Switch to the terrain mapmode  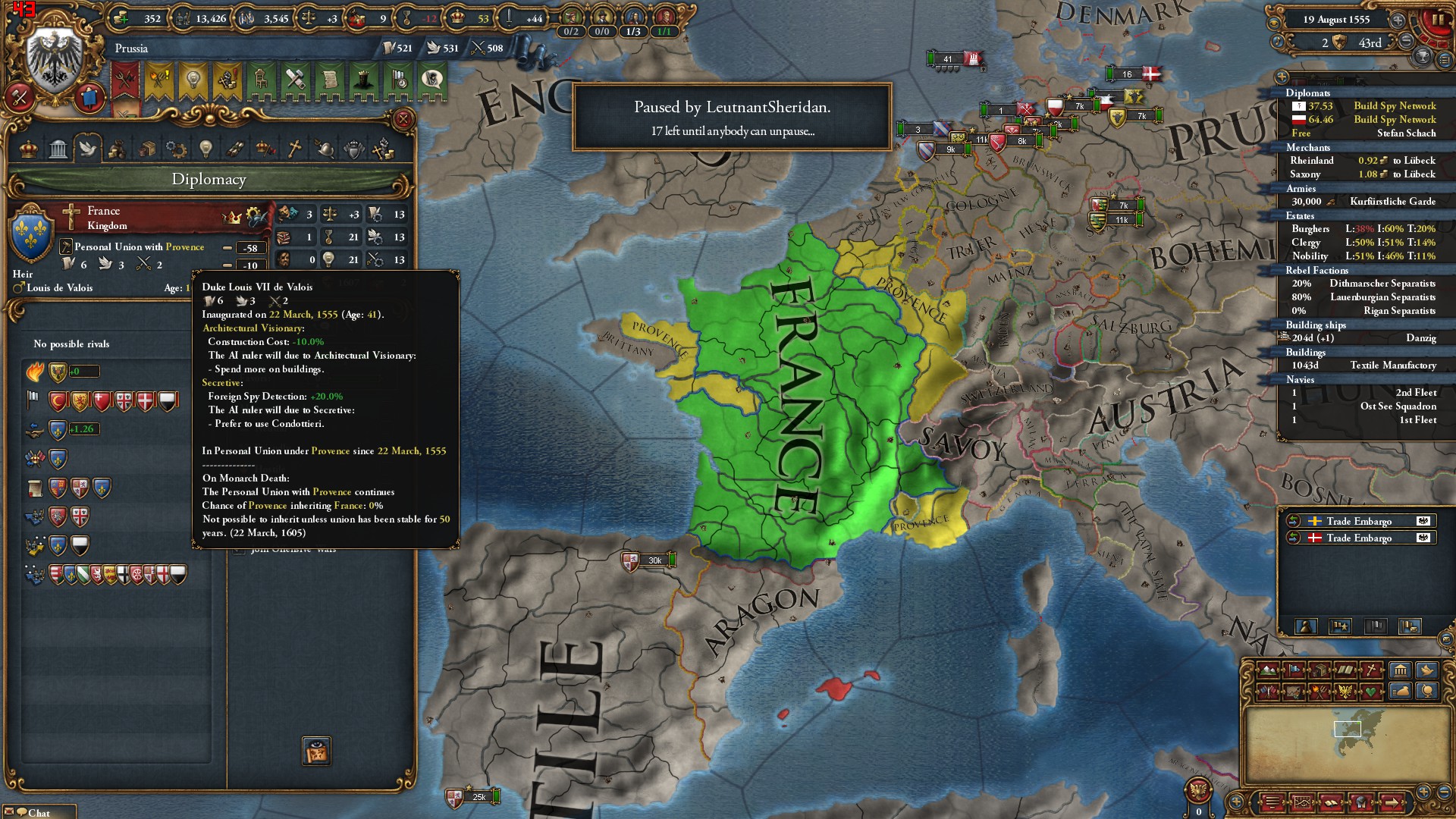coord(1268,670)
